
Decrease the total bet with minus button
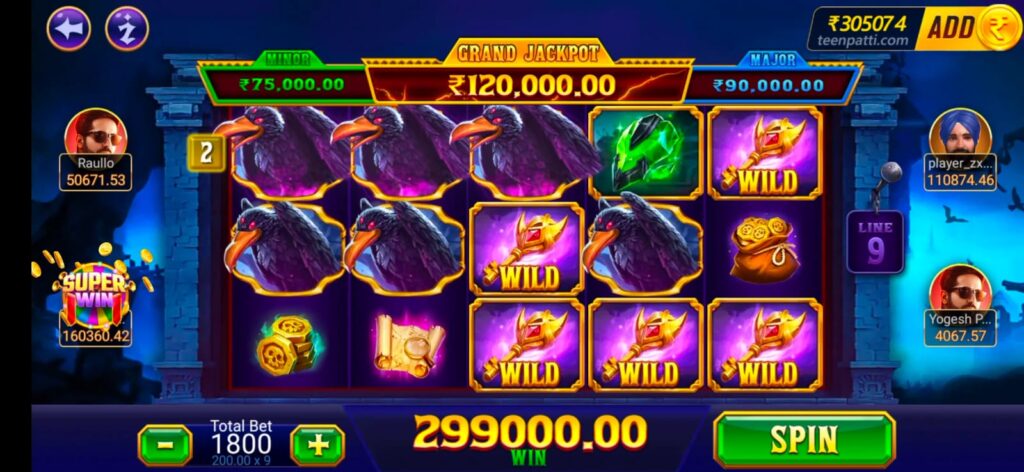pyautogui.click(x=164, y=443)
